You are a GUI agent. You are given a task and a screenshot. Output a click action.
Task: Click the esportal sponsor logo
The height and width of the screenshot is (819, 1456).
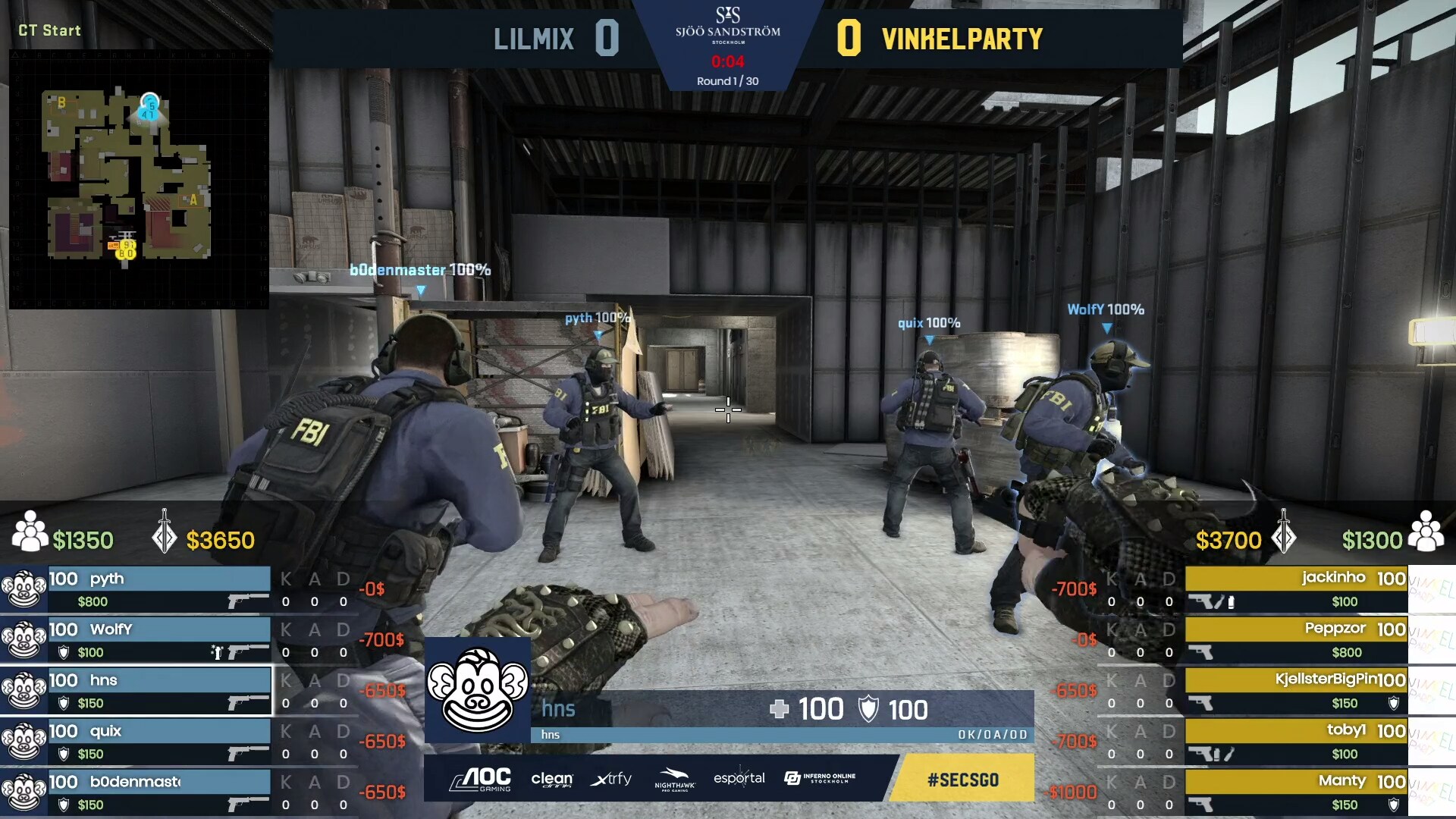(739, 779)
